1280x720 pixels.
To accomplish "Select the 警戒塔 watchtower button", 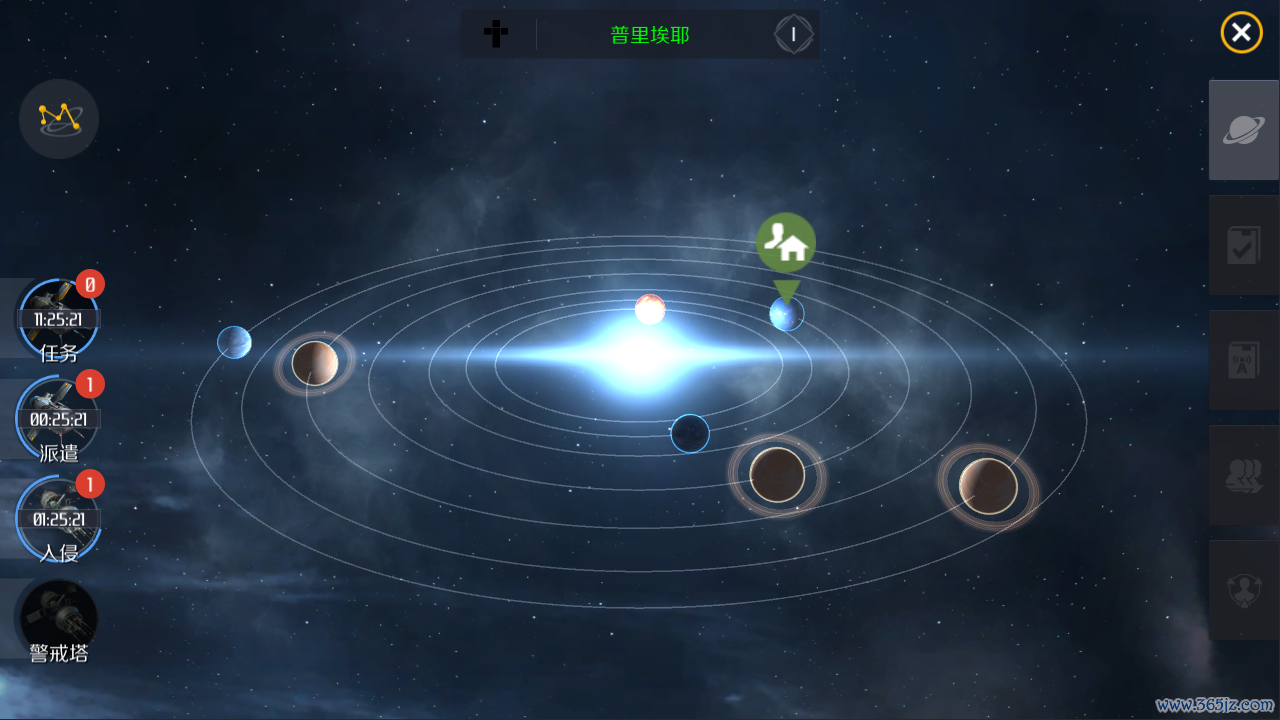I will coord(58,620).
